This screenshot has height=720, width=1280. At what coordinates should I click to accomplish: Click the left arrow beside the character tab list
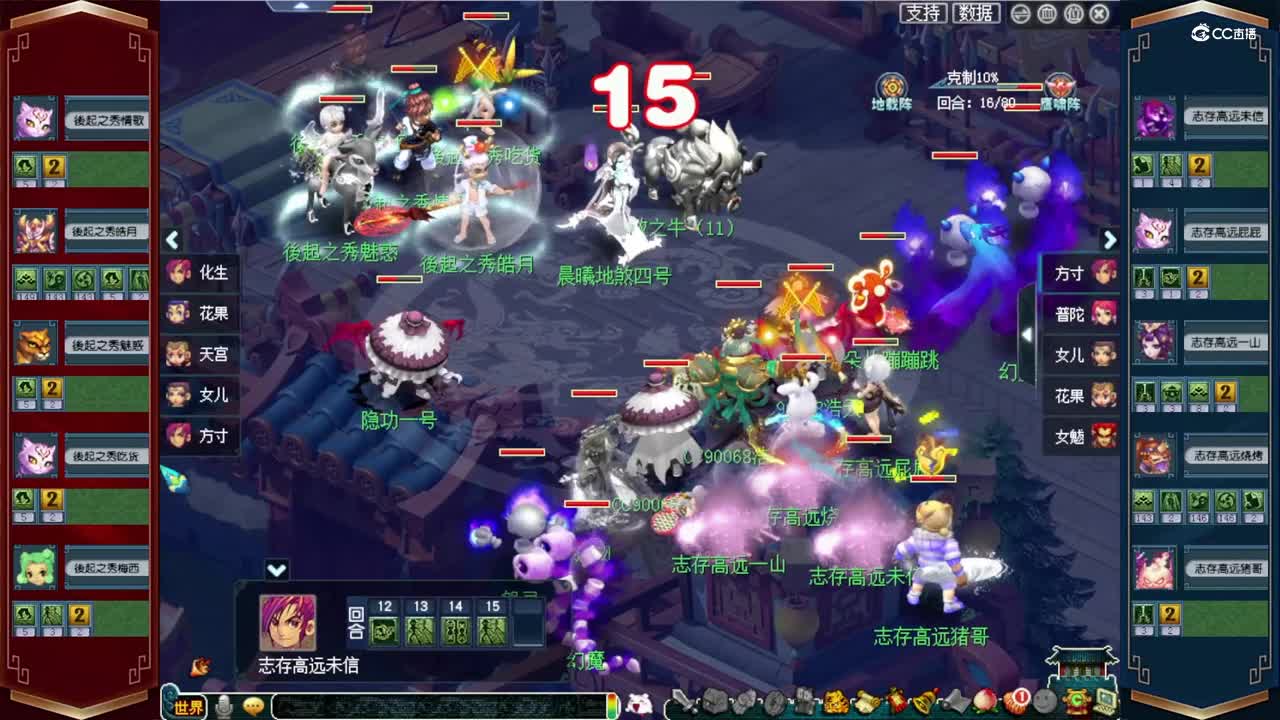[172, 238]
